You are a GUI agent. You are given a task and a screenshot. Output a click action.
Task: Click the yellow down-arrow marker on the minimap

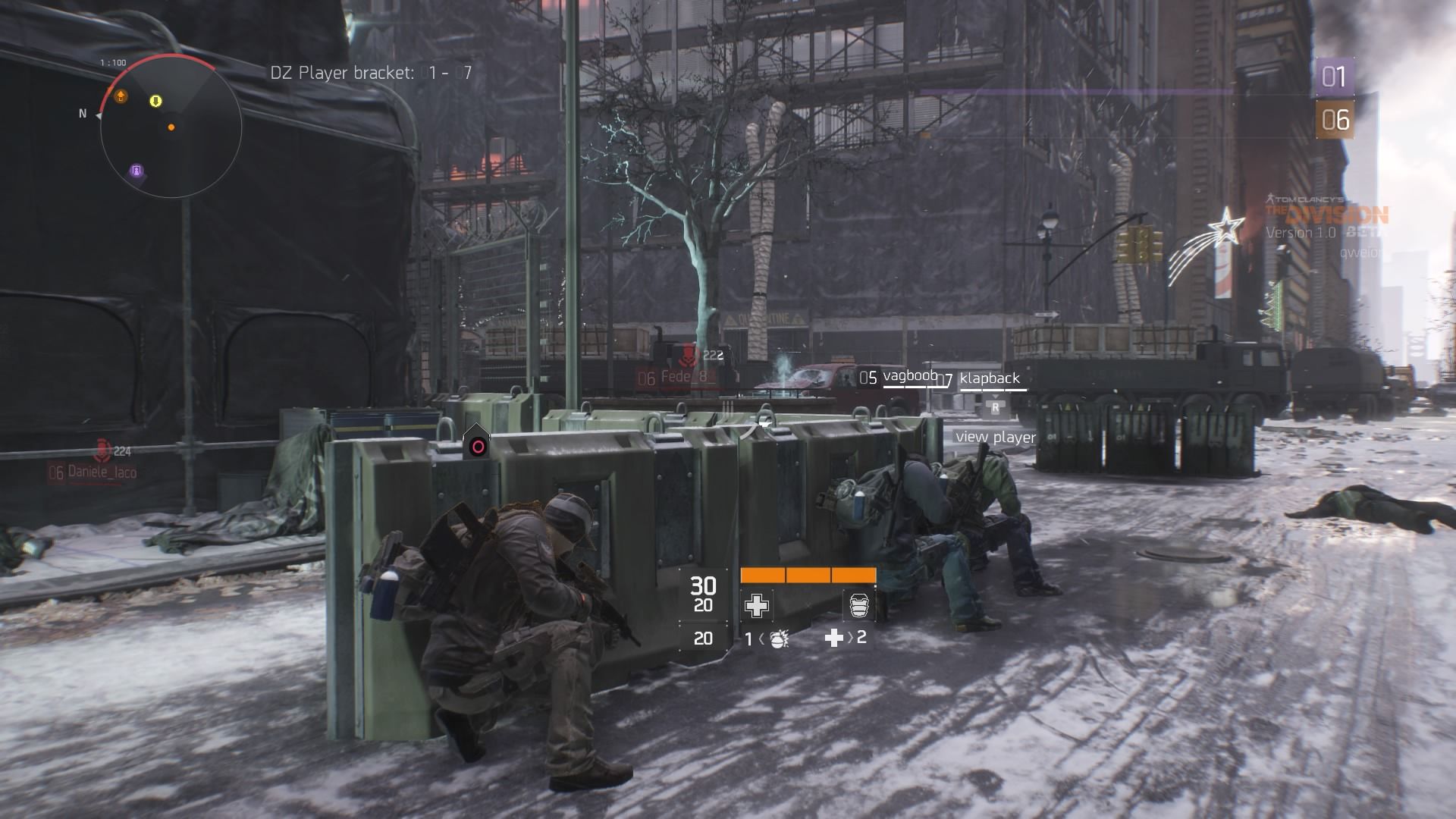tap(155, 101)
